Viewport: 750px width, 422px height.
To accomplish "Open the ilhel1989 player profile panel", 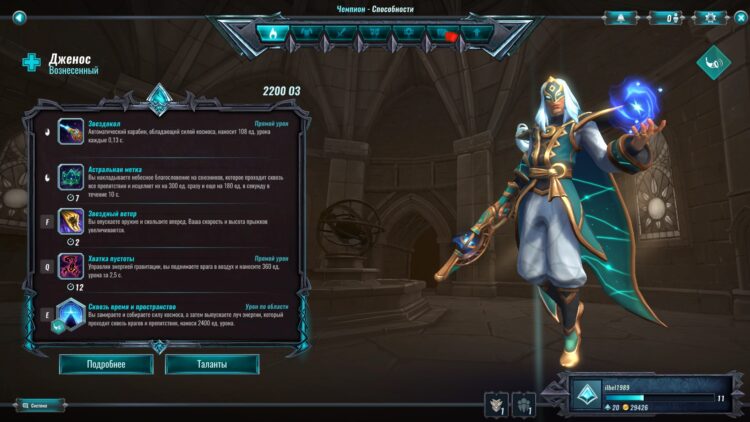I will pyautogui.click(x=657, y=396).
